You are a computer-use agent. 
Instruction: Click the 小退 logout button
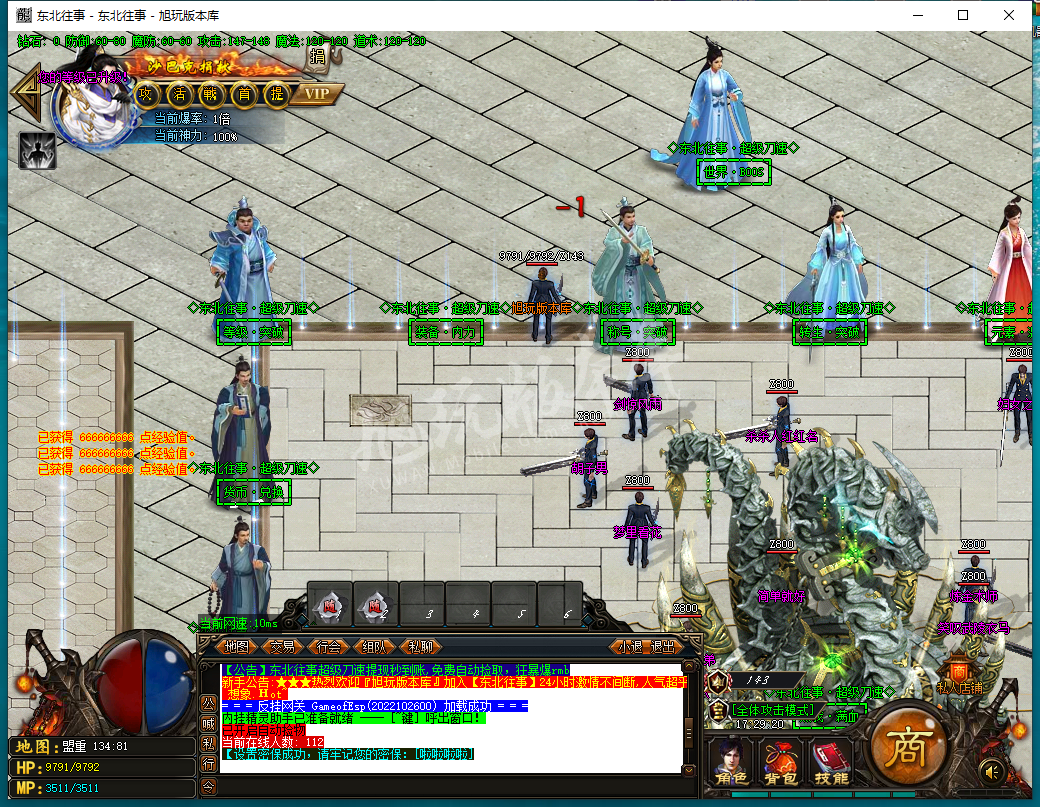click(630, 647)
